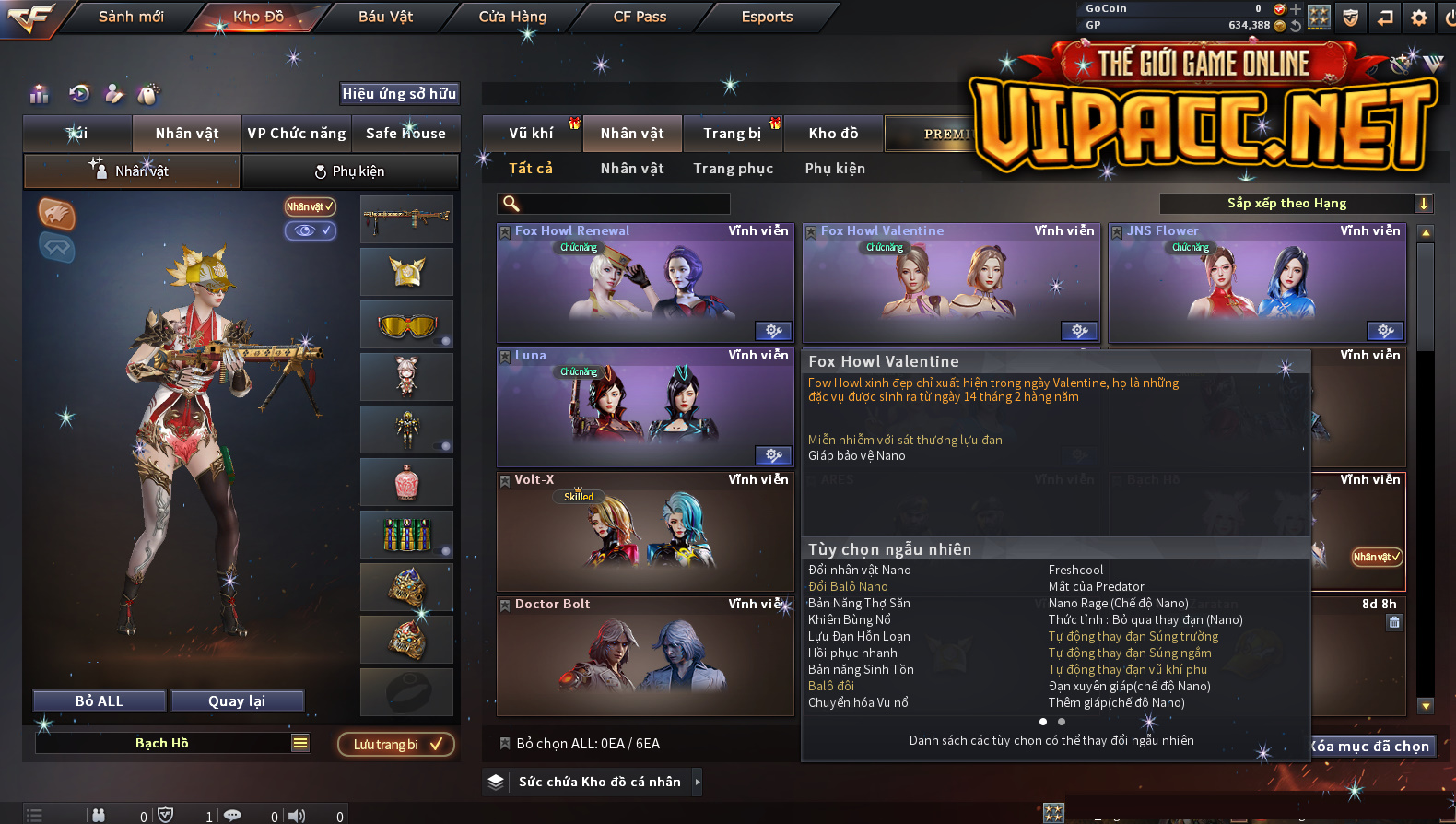Screen dimensions: 1456x824
Task: Open the settings gear icon
Action: tap(1419, 18)
